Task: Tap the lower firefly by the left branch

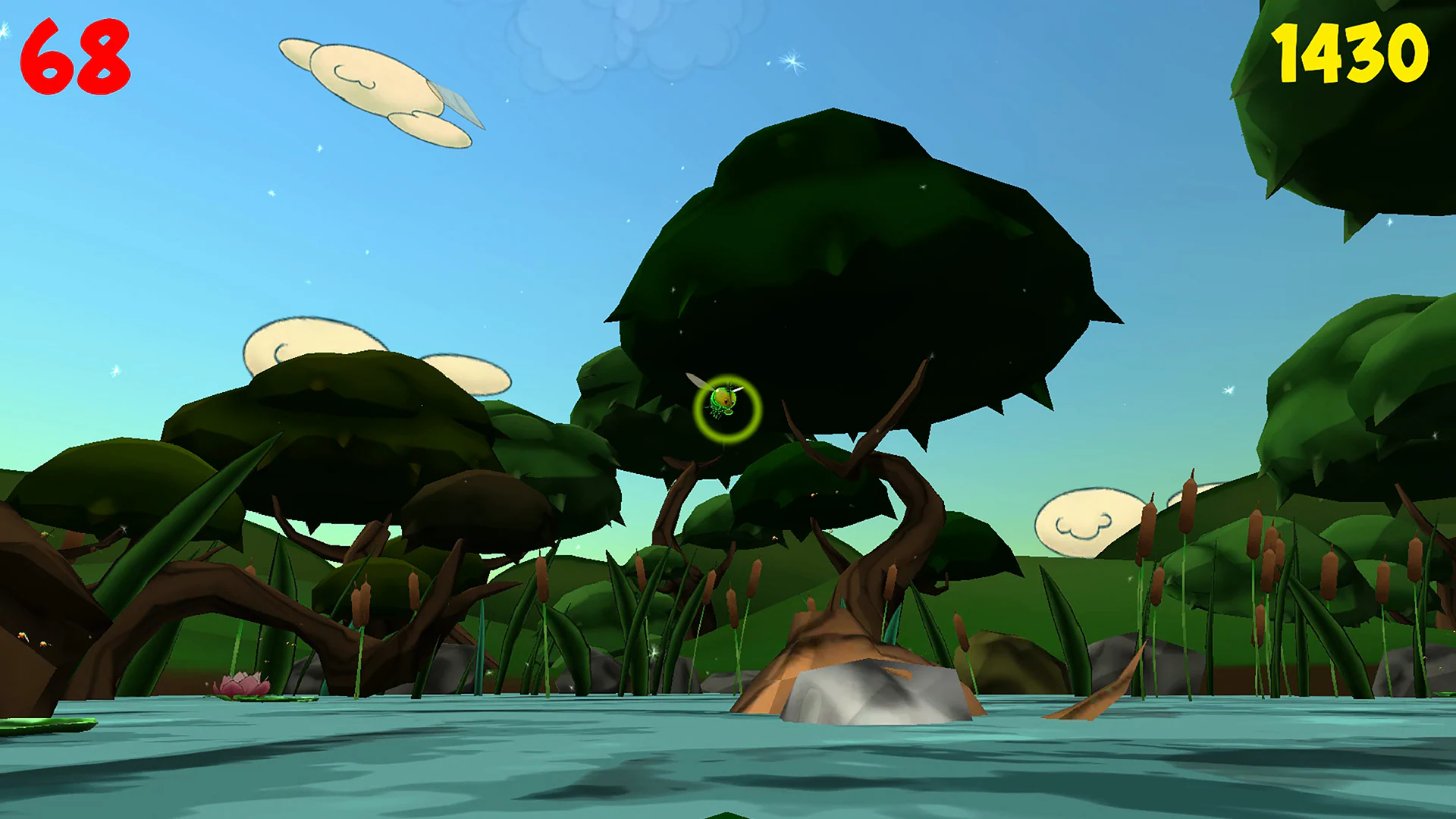Action: click(x=43, y=644)
